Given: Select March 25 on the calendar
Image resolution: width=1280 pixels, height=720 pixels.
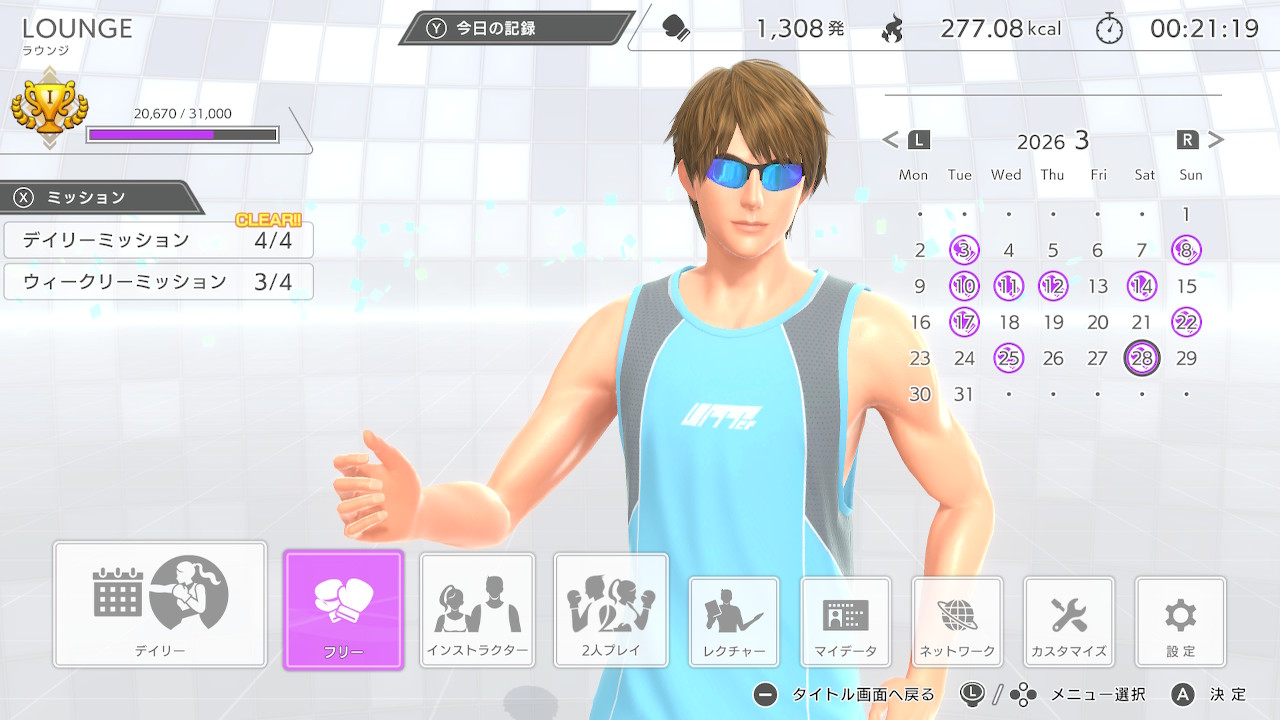Looking at the screenshot, I should 1008,358.
